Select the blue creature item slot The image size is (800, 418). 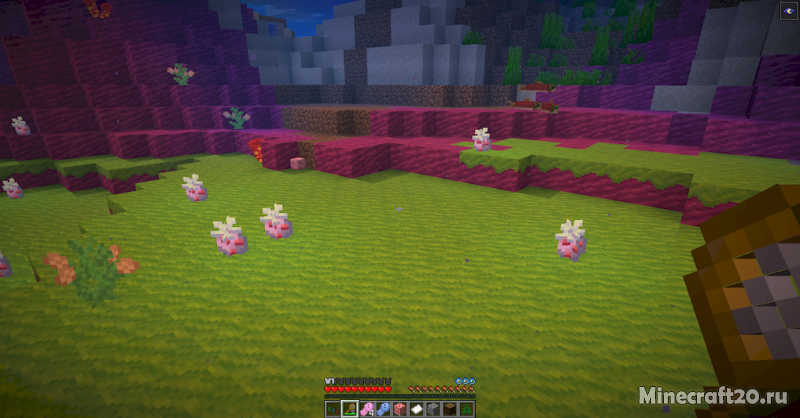pos(382,409)
